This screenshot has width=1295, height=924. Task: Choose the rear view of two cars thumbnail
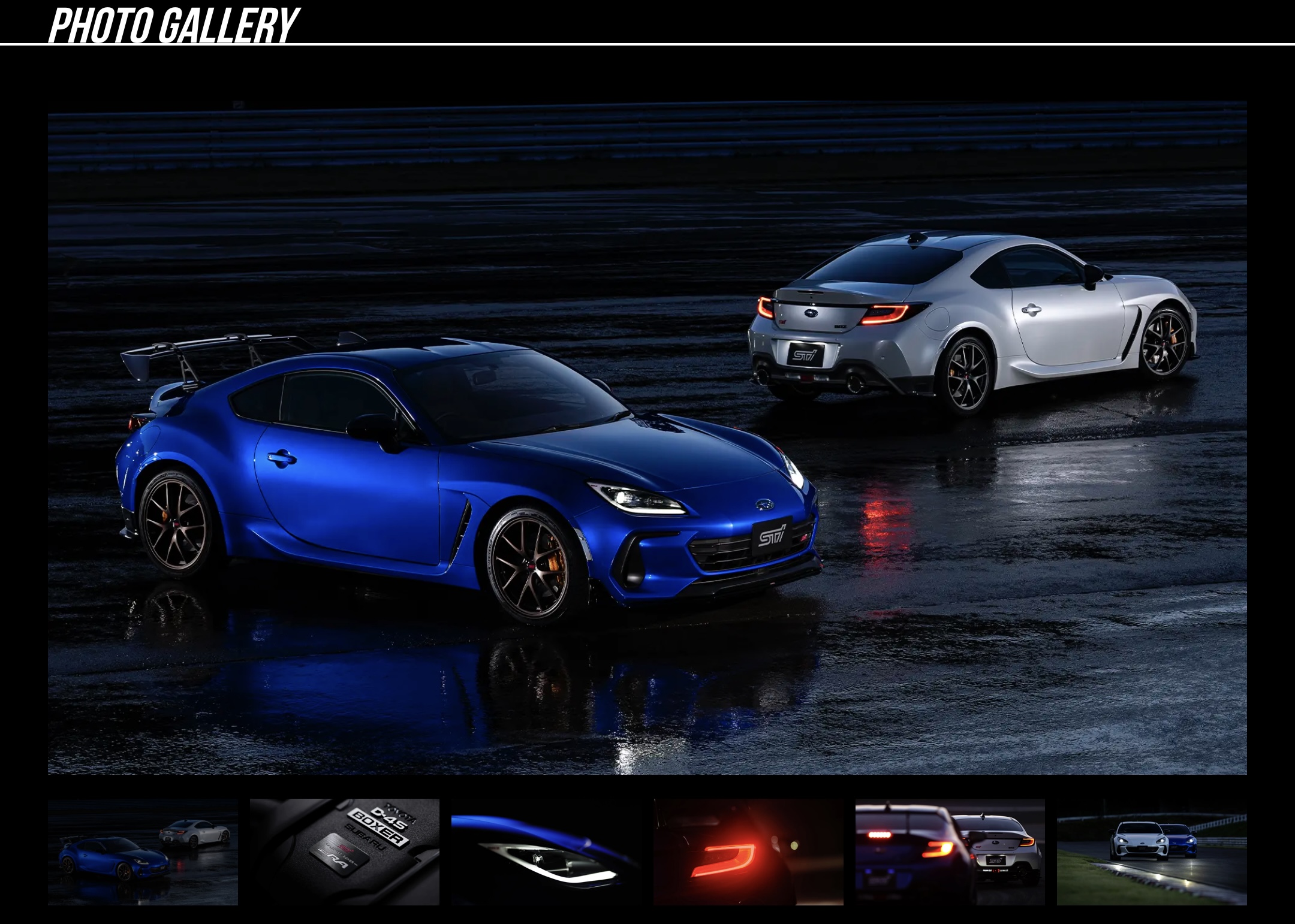pyautogui.click(x=950, y=851)
